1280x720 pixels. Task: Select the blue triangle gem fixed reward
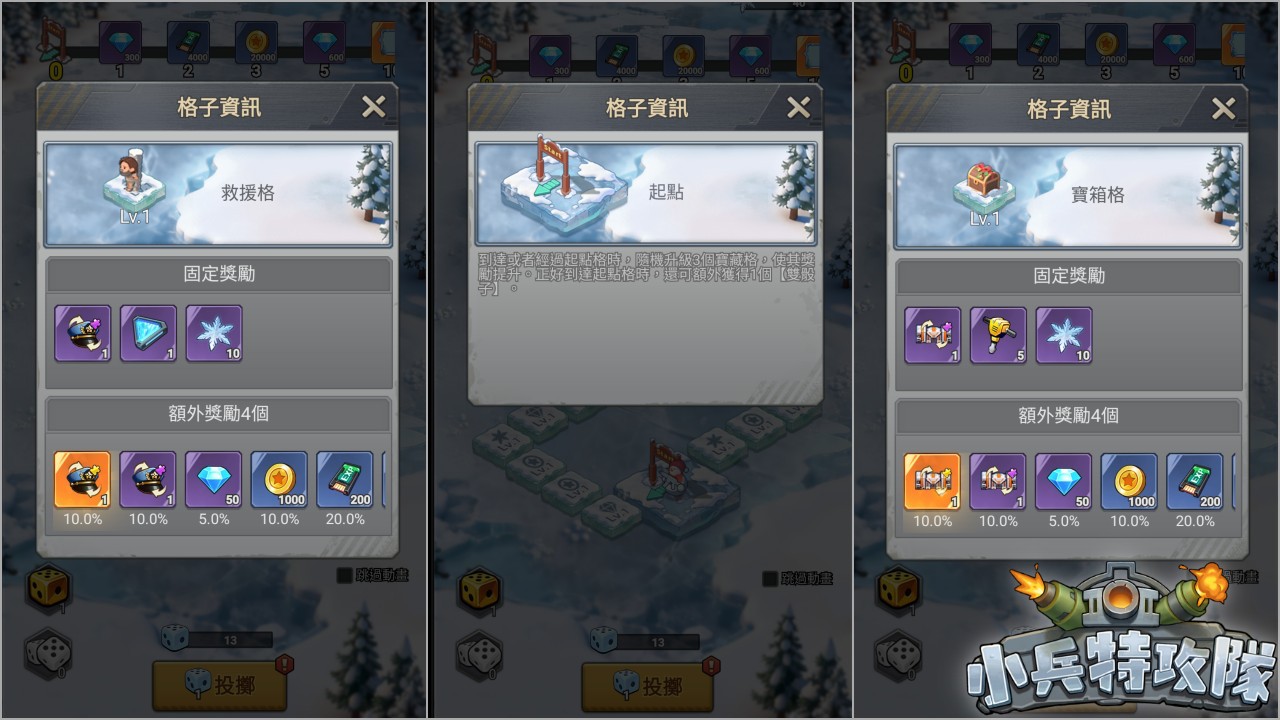[148, 333]
